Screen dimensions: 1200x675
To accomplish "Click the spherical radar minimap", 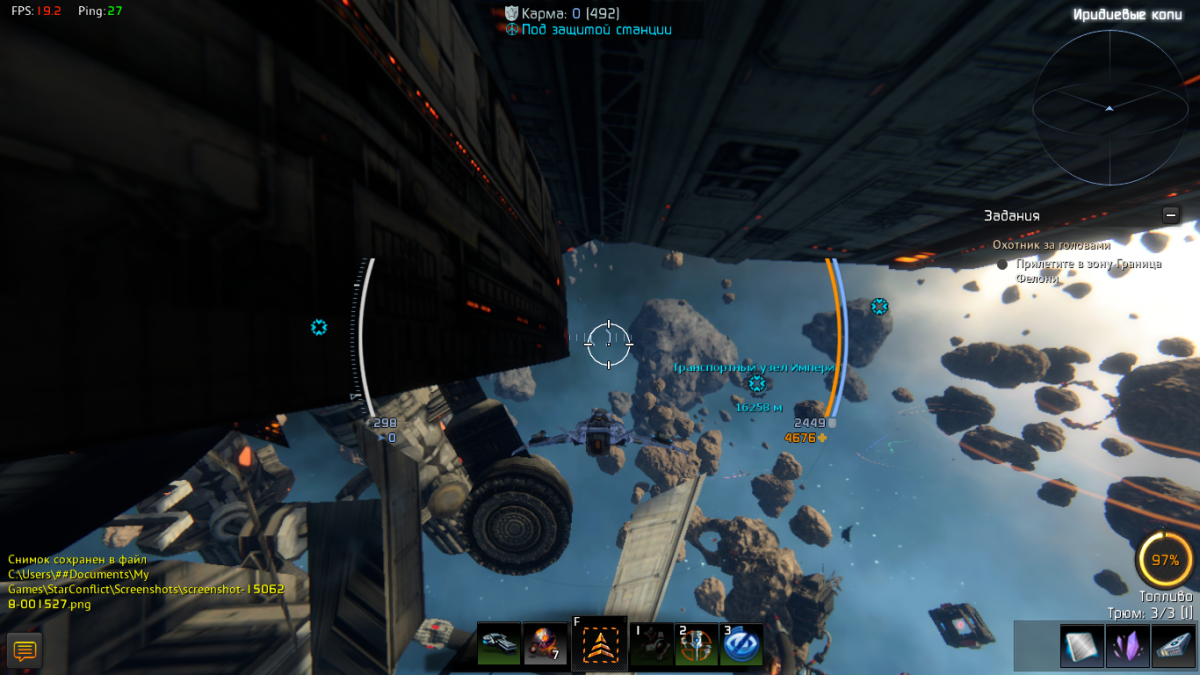I will tap(1108, 107).
